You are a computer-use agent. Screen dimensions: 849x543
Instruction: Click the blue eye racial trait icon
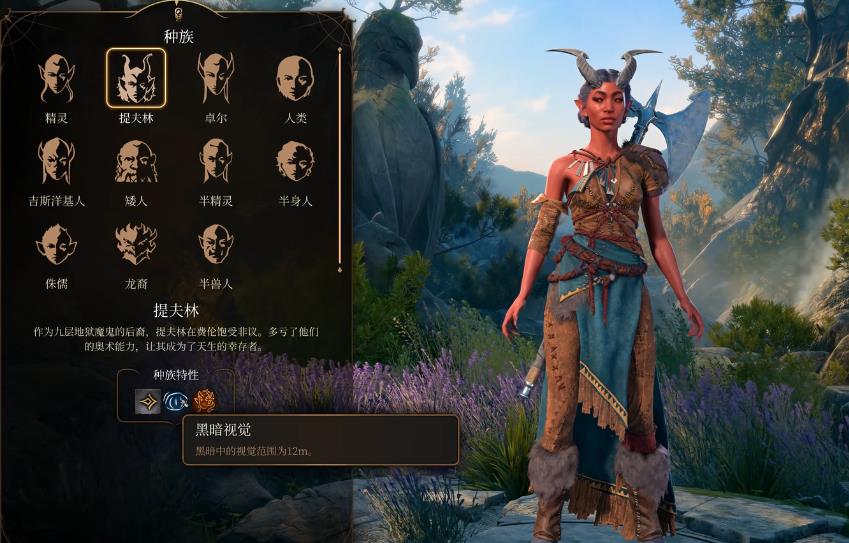(x=176, y=401)
